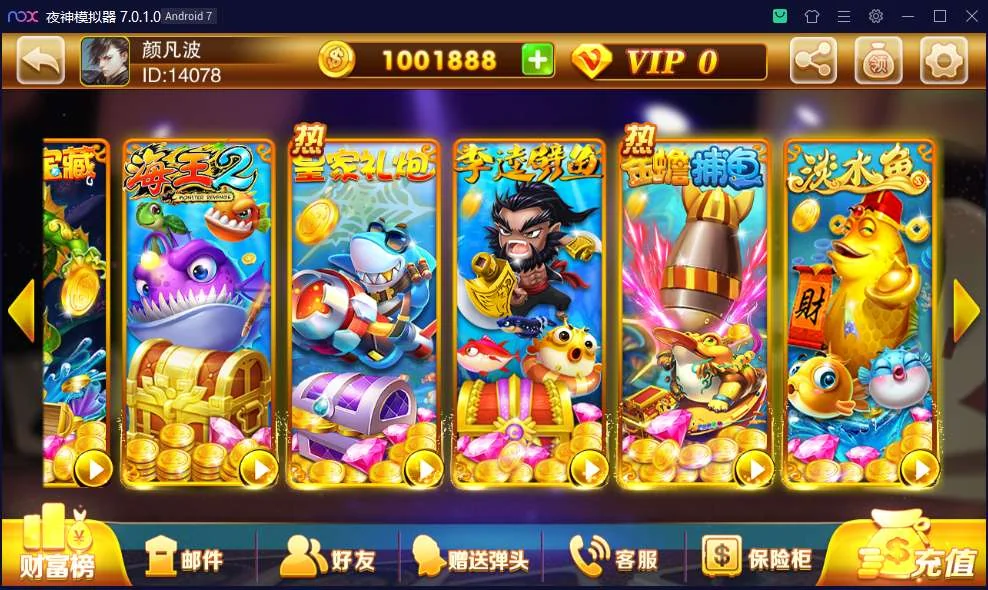Go back with the arrow button
Viewport: 988px width, 590px height.
pyautogui.click(x=41, y=61)
